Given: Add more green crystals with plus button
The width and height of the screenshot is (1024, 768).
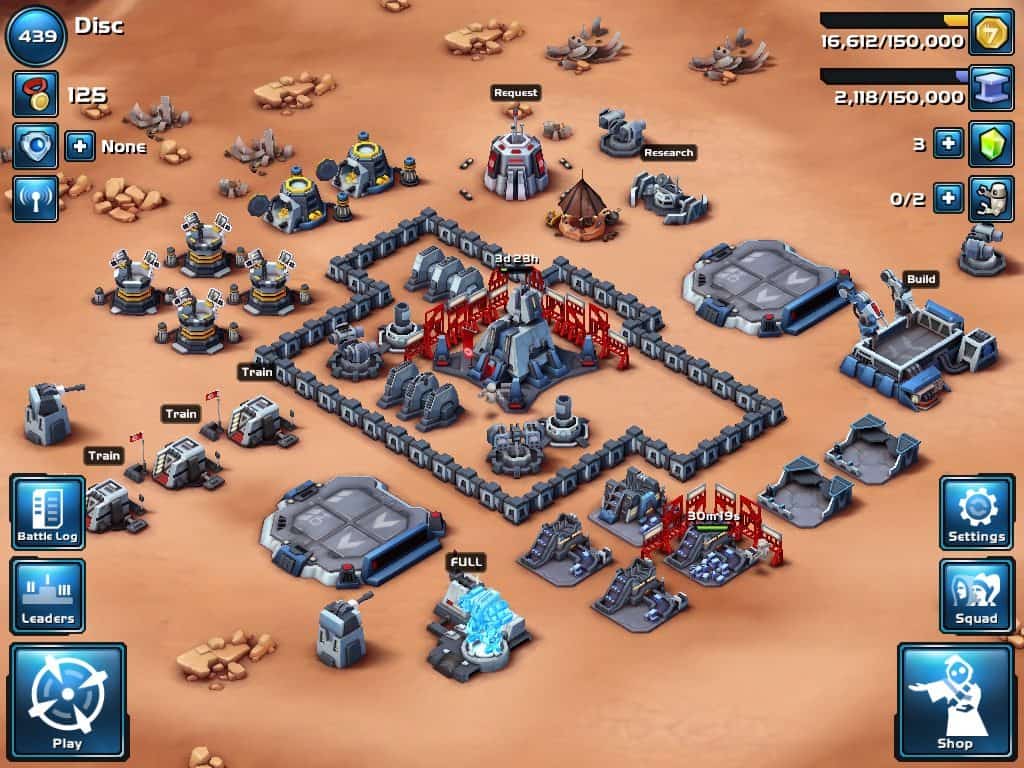Looking at the screenshot, I should (x=948, y=144).
